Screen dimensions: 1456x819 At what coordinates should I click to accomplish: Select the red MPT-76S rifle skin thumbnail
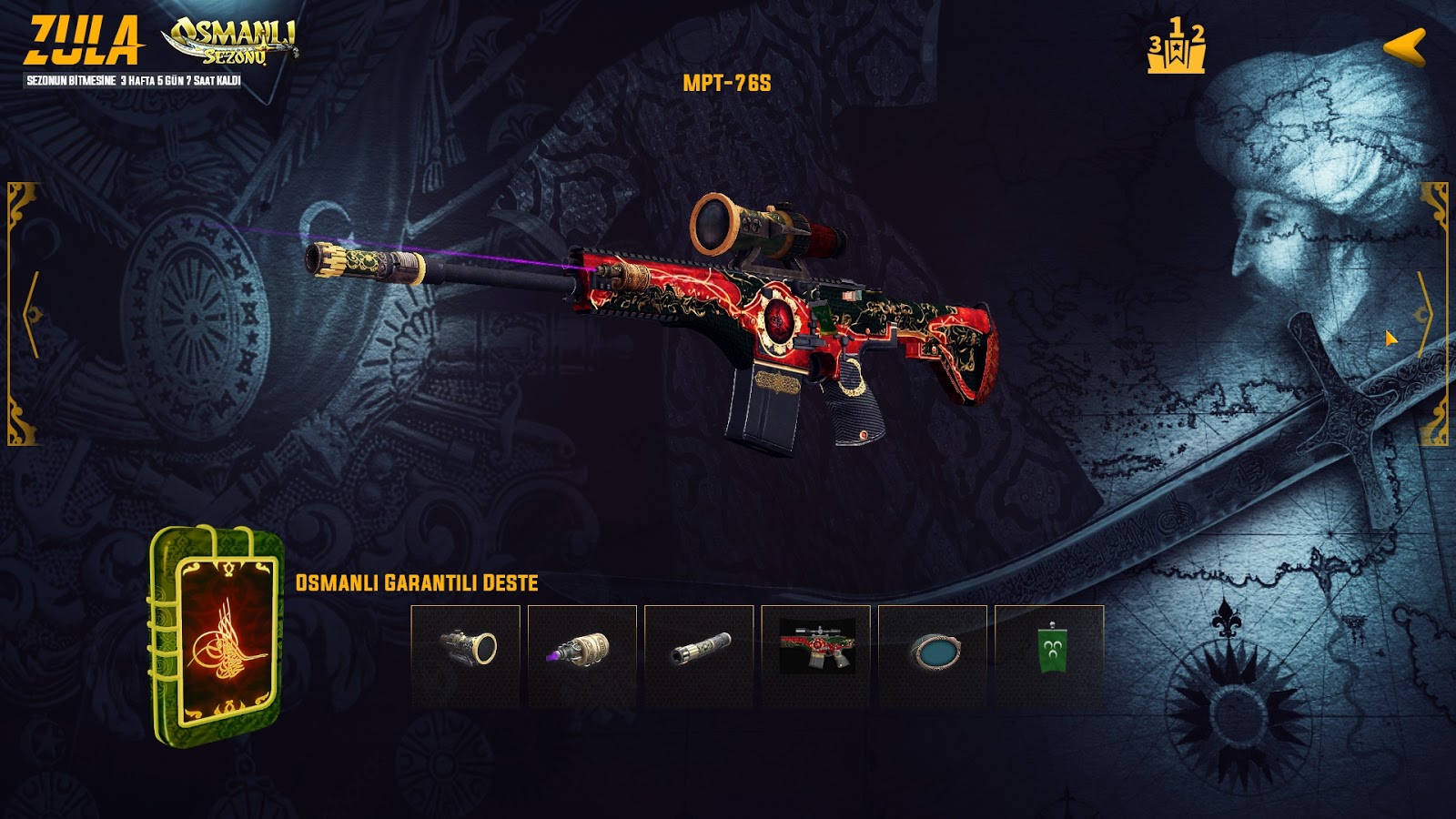[815, 655]
